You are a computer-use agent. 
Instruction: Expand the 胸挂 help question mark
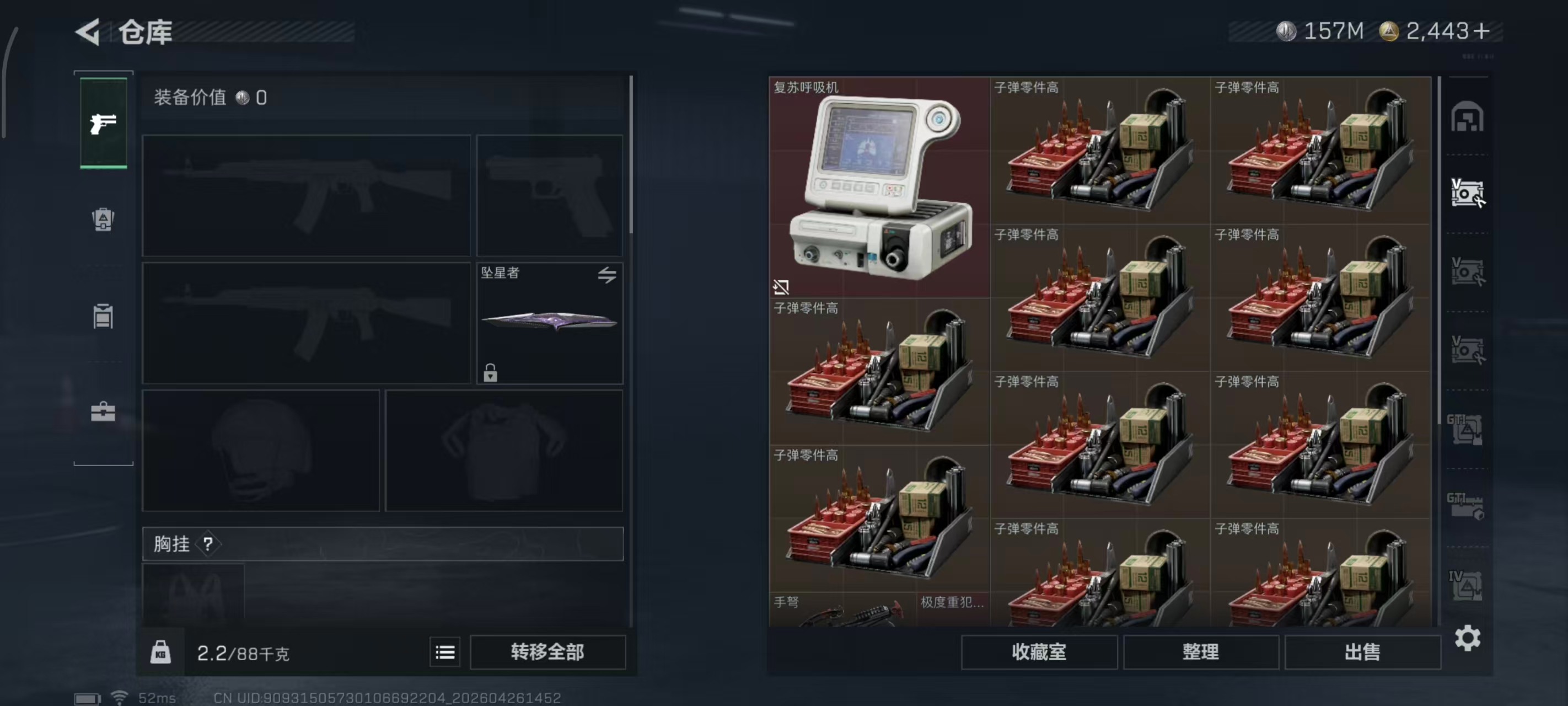[x=210, y=544]
